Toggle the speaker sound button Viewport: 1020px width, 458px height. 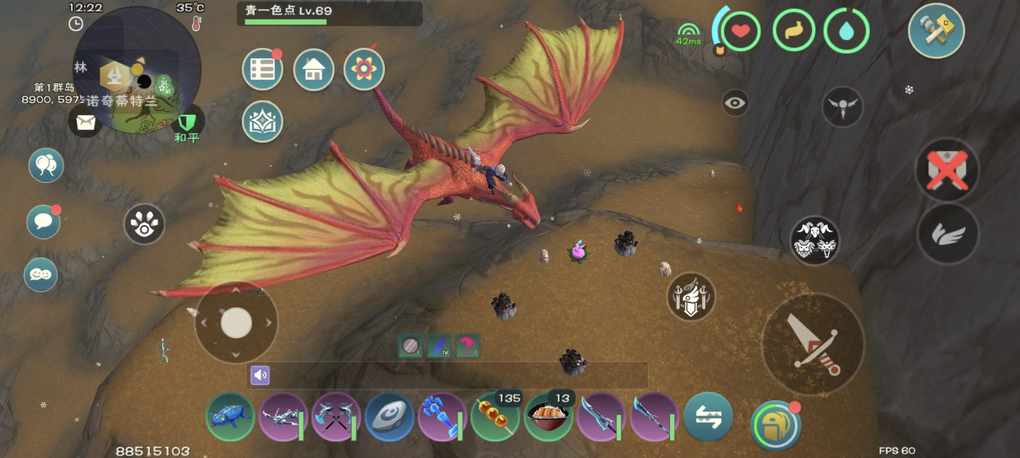pos(260,375)
